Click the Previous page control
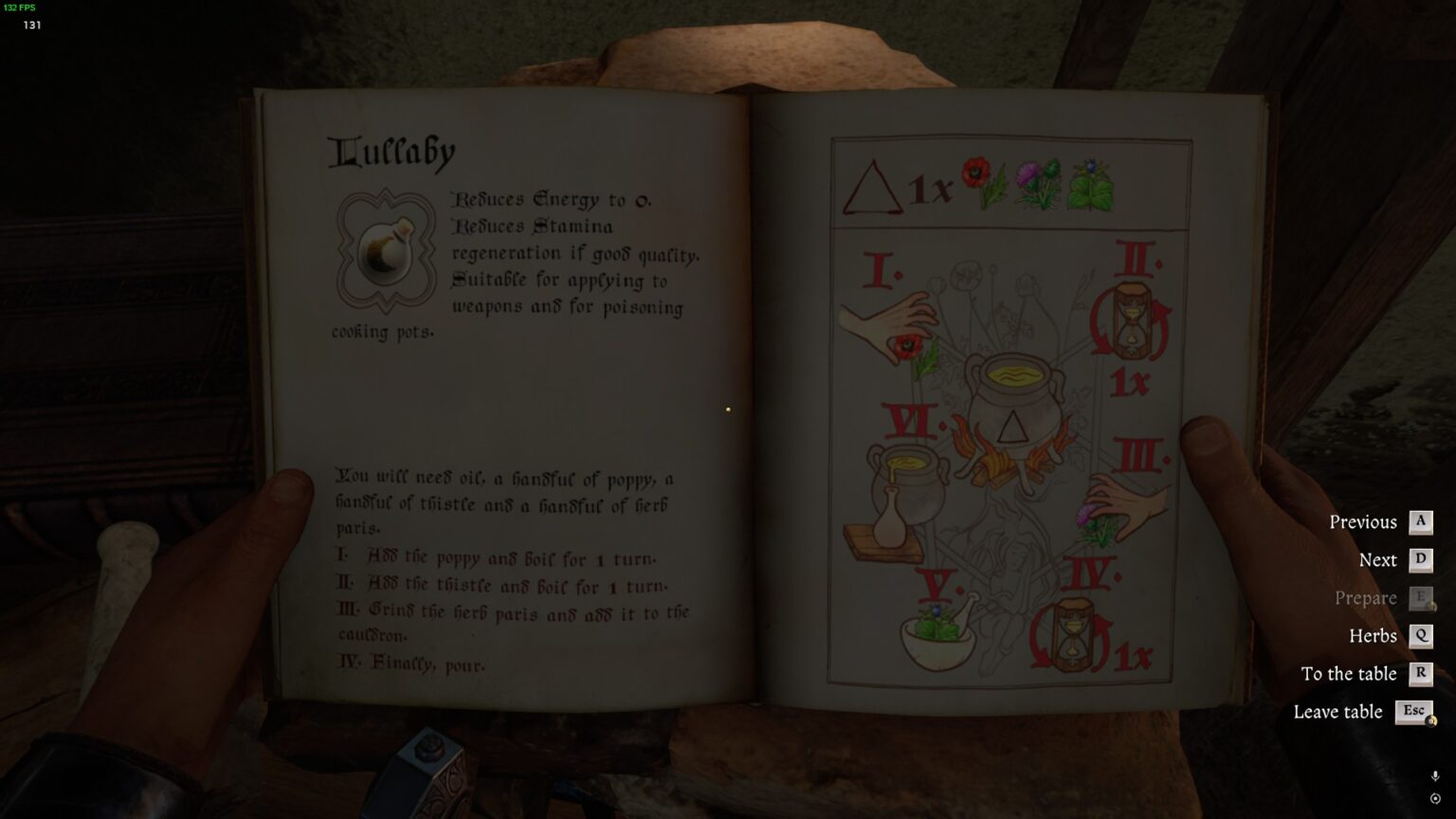1456x819 pixels. pos(1365,521)
